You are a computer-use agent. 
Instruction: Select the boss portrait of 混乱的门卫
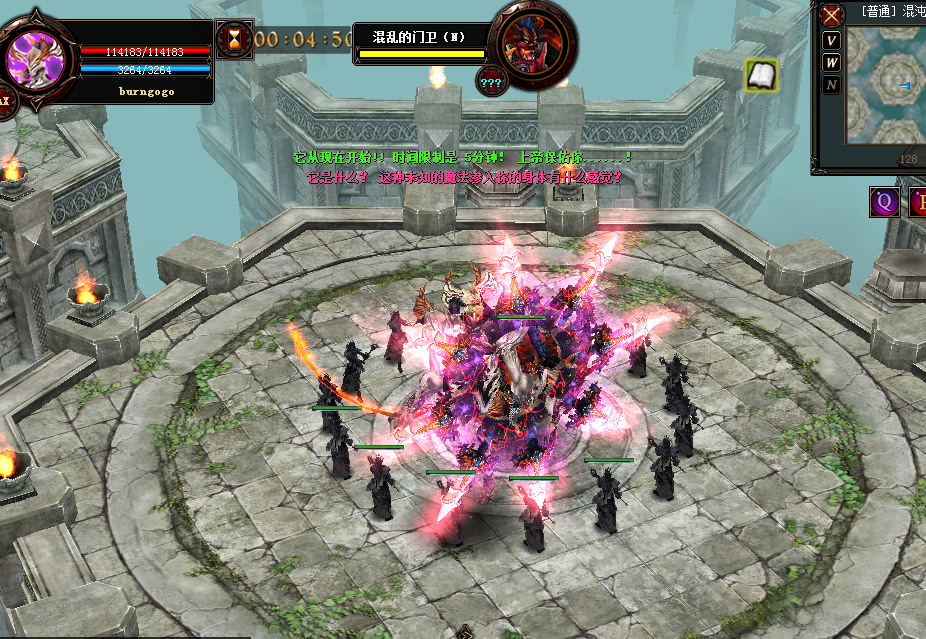[x=531, y=45]
